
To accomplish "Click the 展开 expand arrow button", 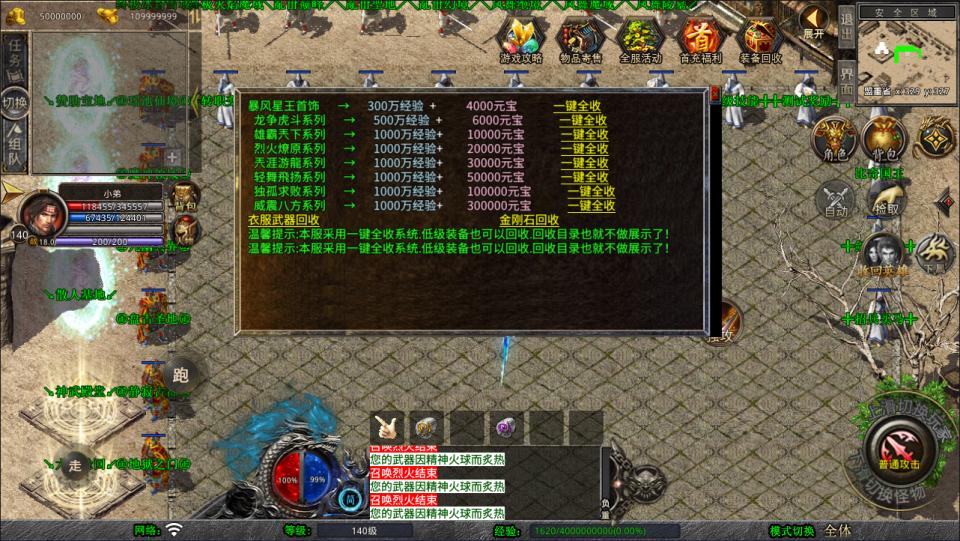I will click(x=814, y=22).
